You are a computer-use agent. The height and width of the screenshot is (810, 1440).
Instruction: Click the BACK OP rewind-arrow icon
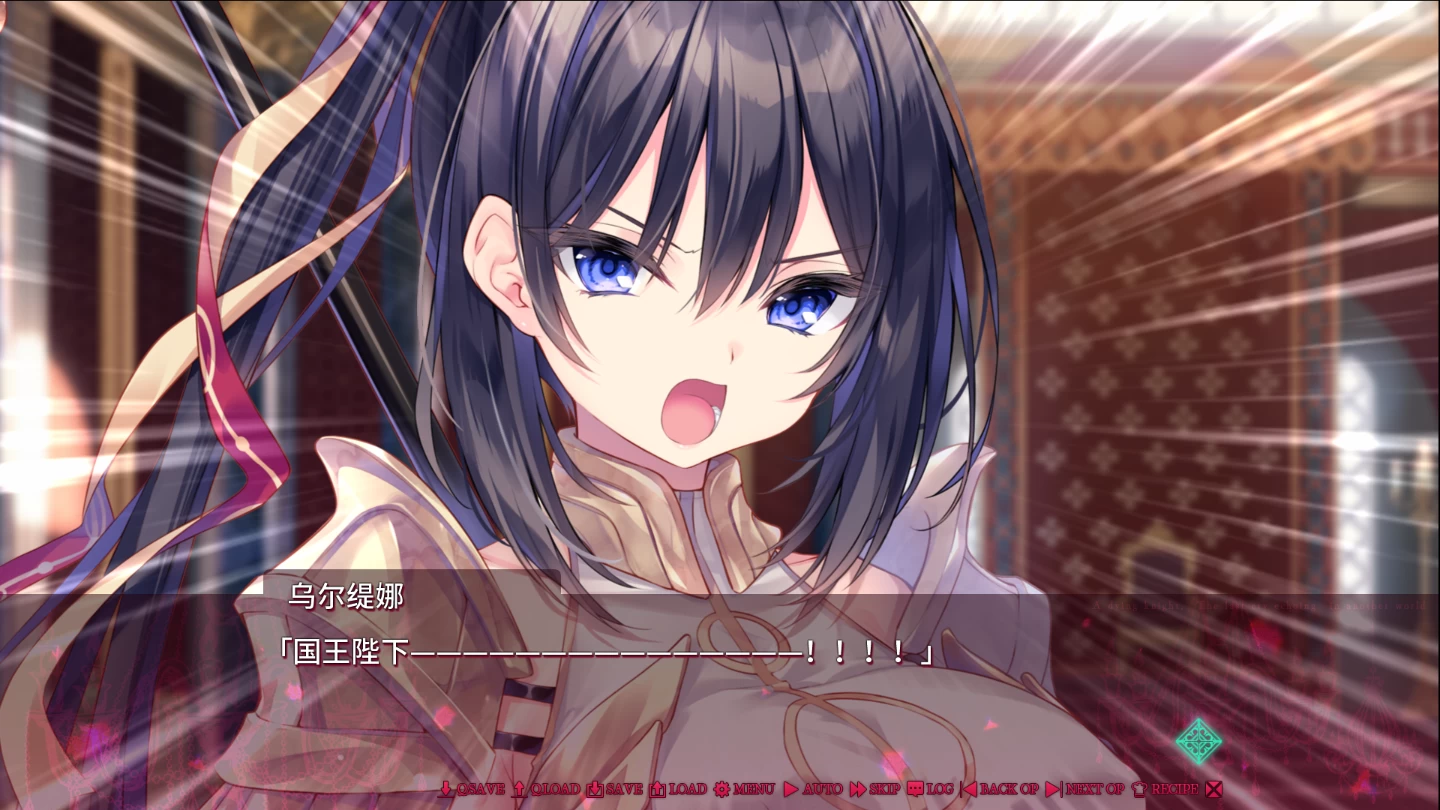click(x=968, y=788)
